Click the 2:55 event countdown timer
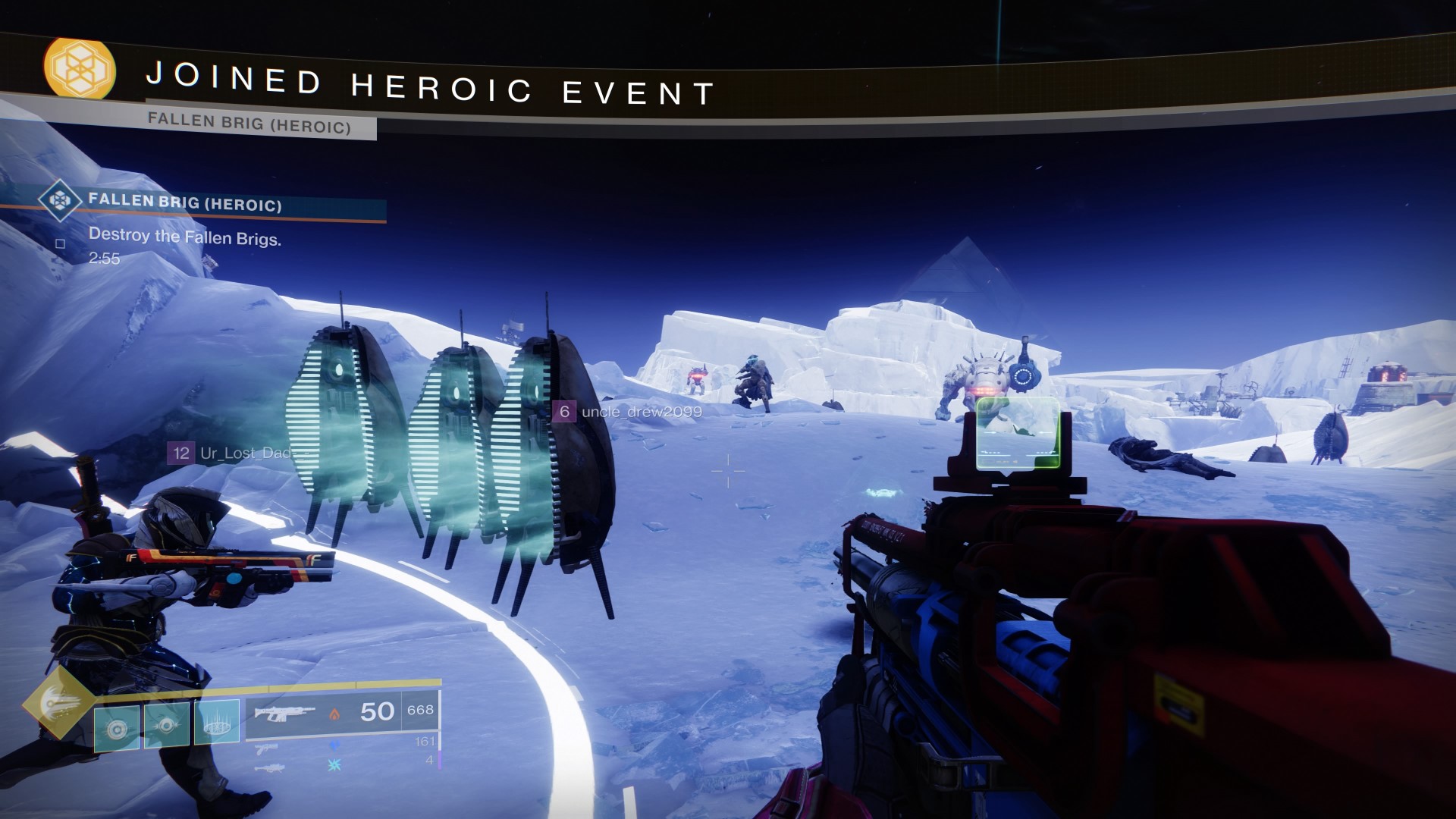 (x=105, y=258)
